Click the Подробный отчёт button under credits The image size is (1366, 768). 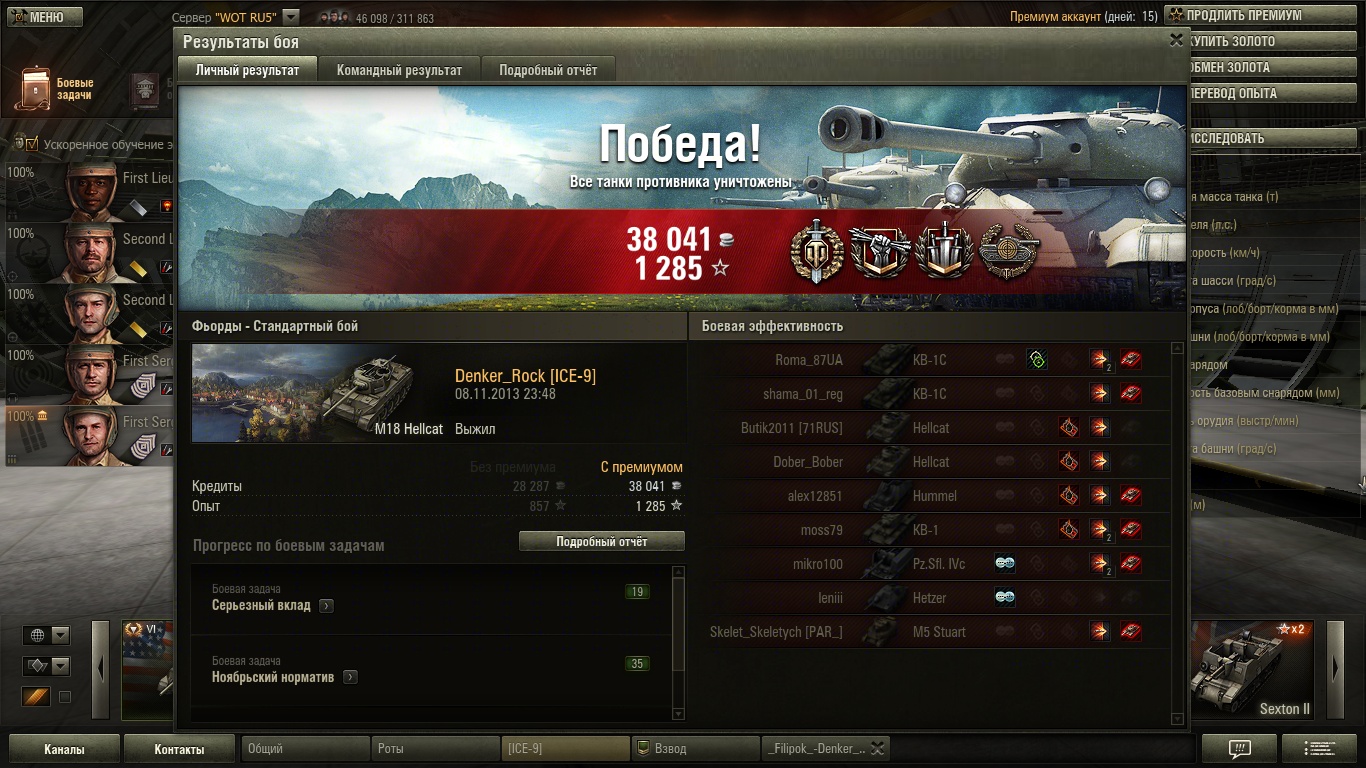click(601, 541)
